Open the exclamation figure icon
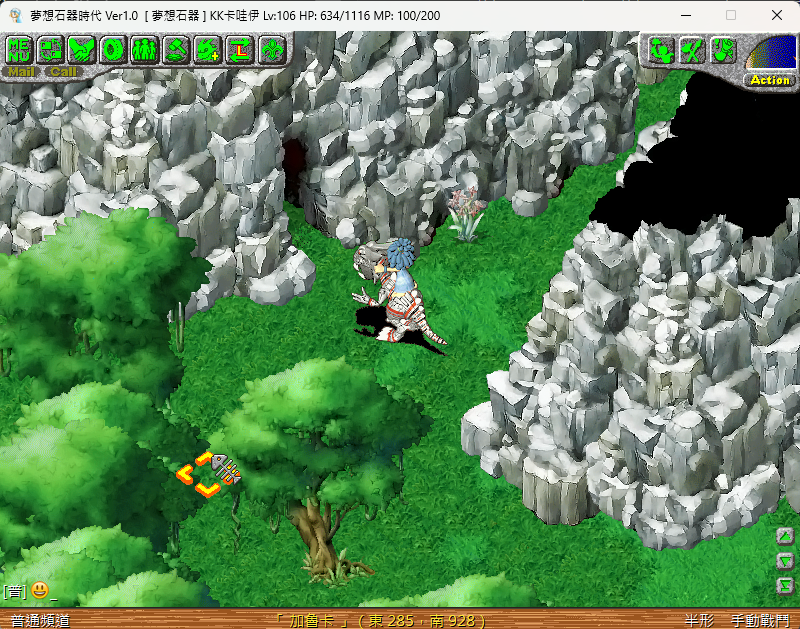The height and width of the screenshot is (629, 800). click(723, 49)
